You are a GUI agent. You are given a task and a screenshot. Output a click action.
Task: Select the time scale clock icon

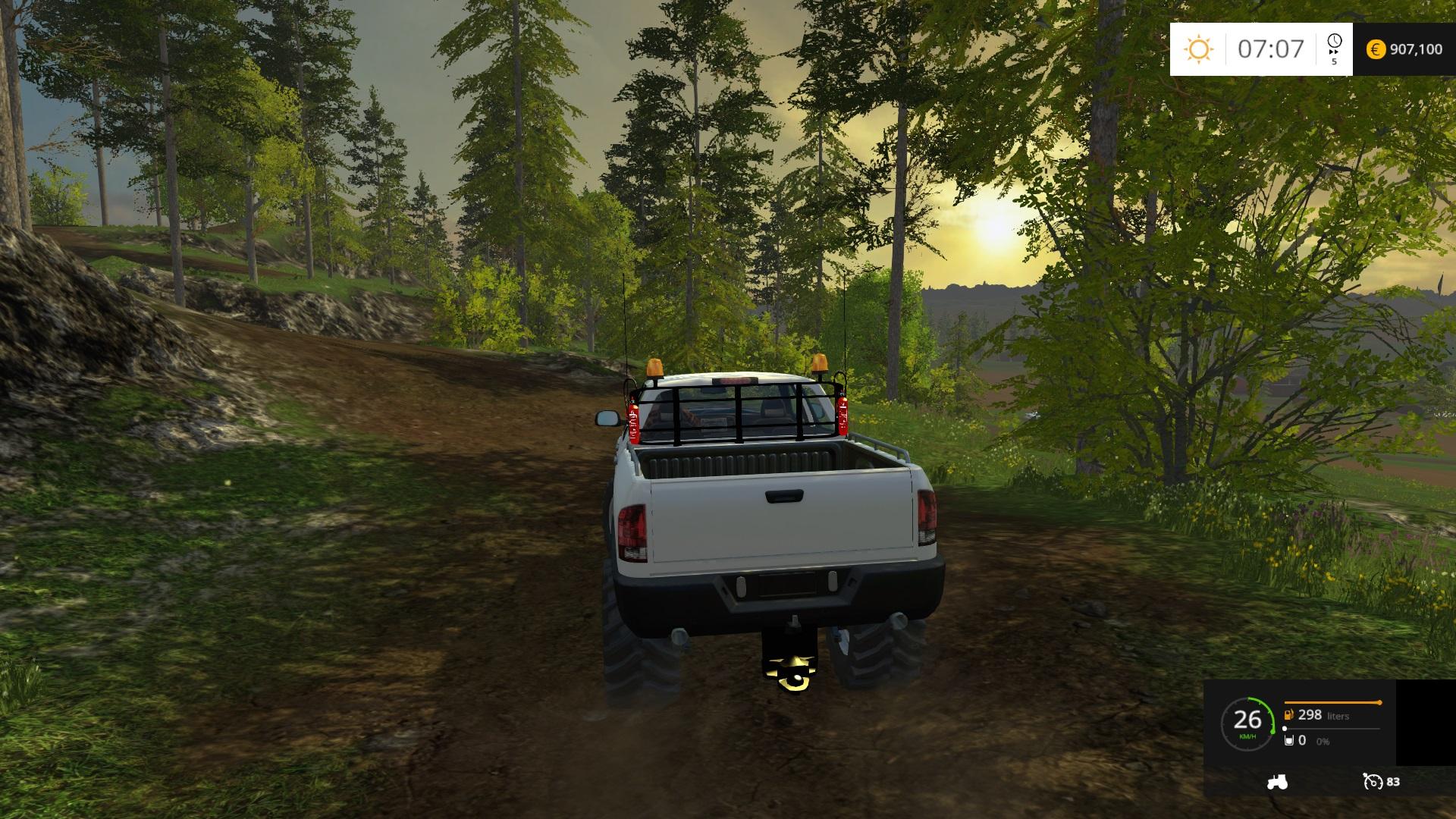(x=1334, y=42)
